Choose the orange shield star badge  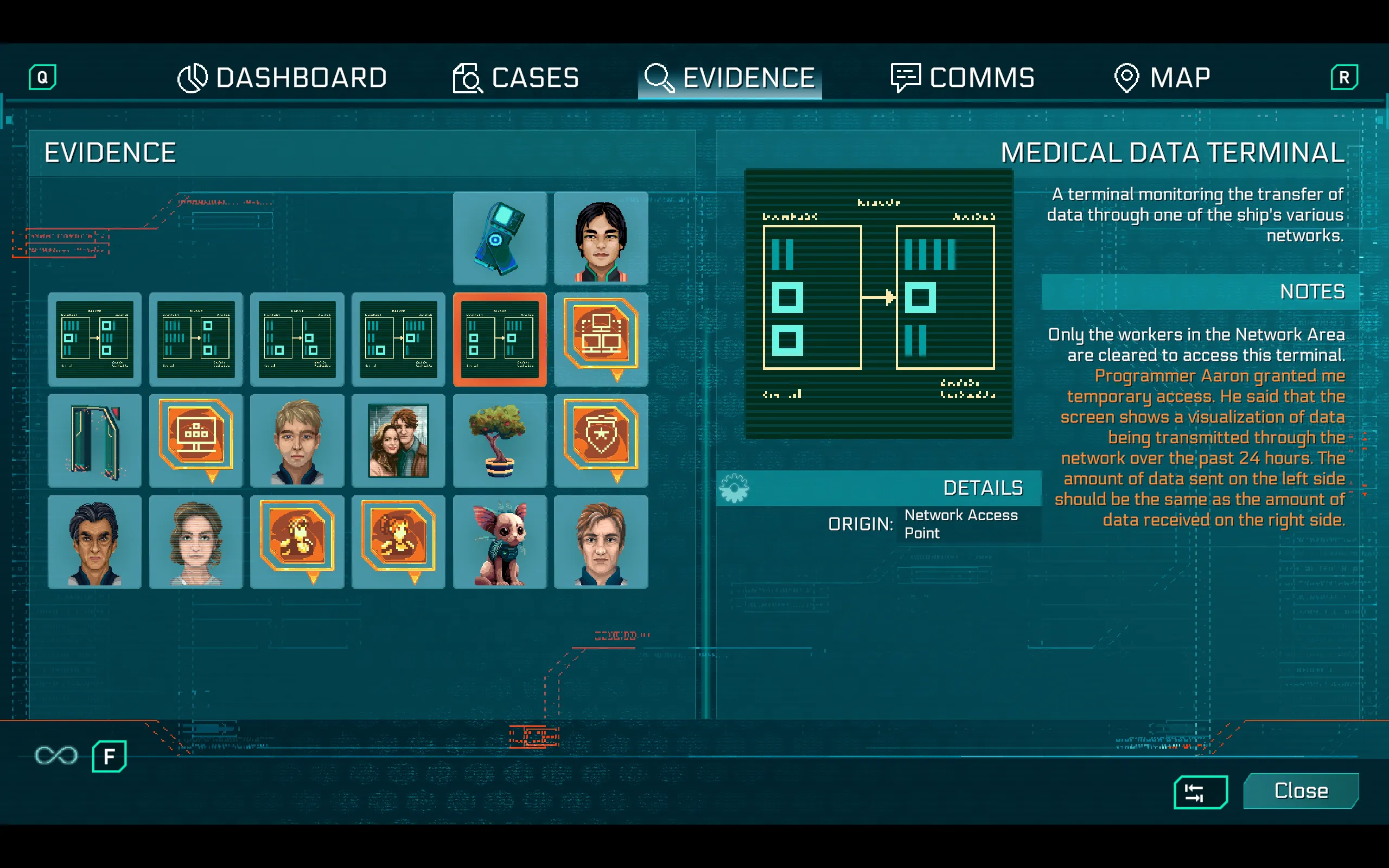coord(601,440)
